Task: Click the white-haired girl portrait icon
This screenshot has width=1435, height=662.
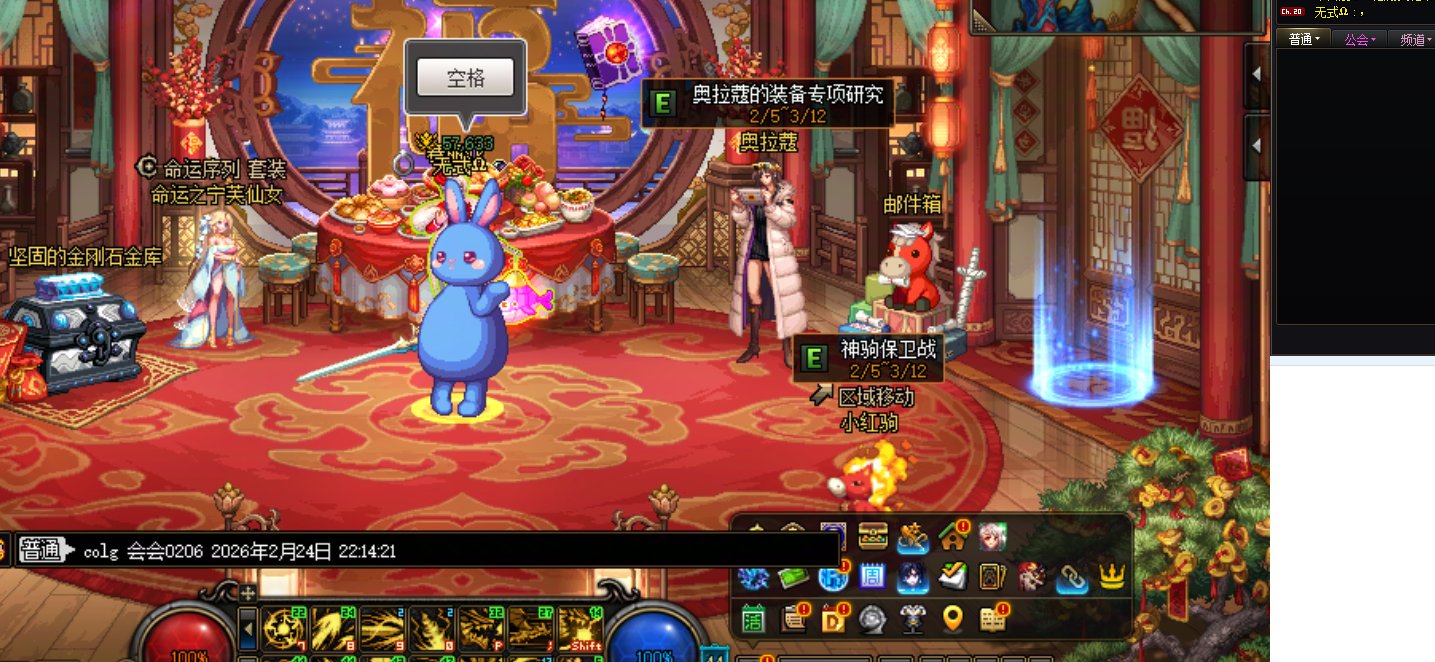Action: [x=992, y=538]
